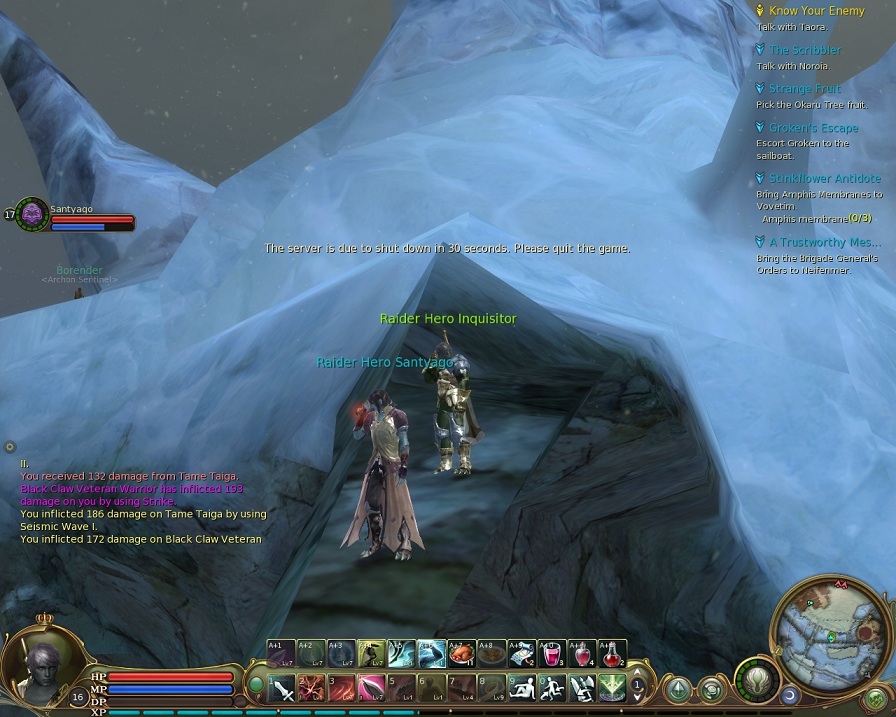Use the roast chicken food item
Viewport: 896px width, 717px height.
[462, 654]
